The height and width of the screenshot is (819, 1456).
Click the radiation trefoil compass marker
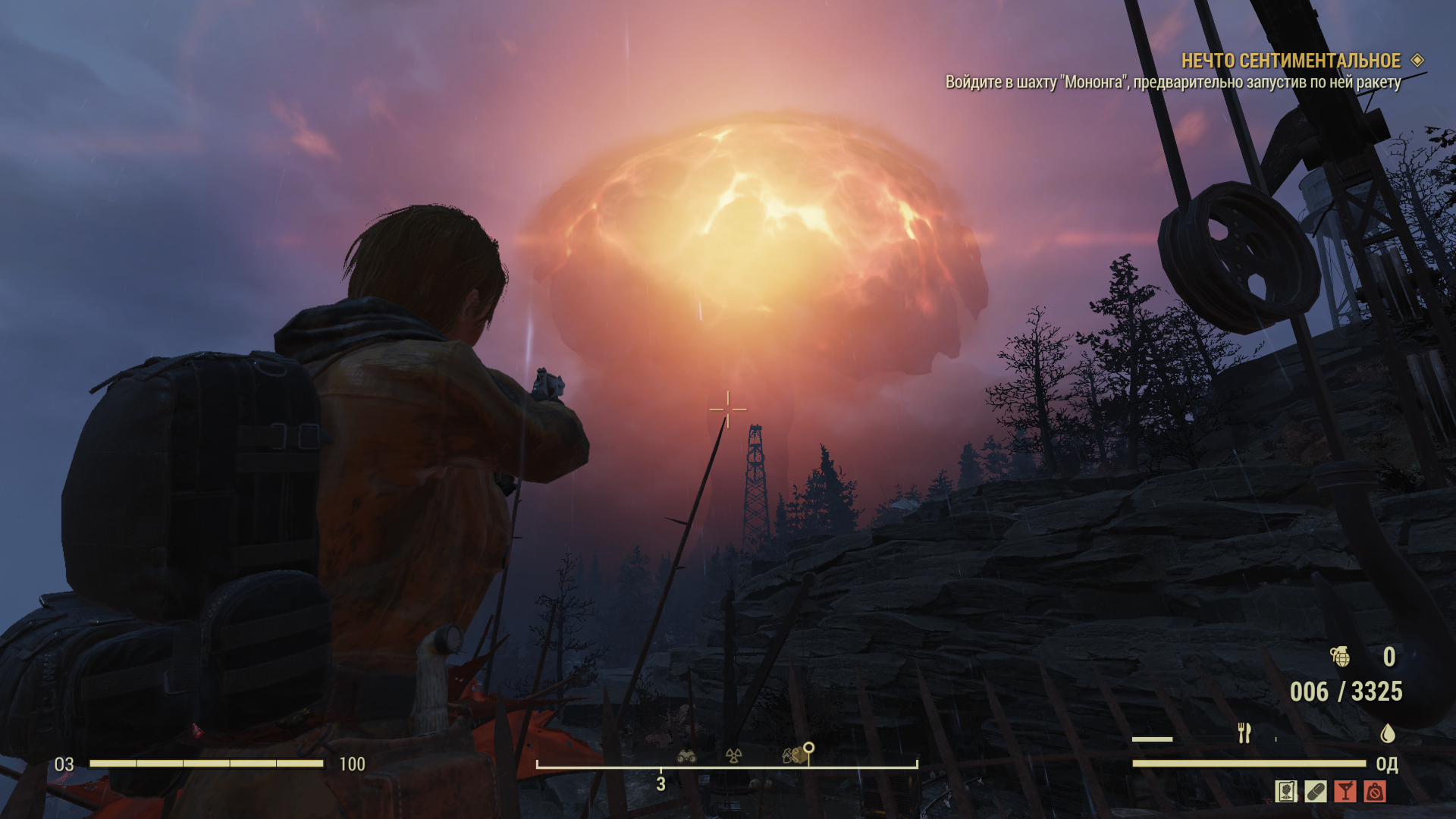[x=733, y=755]
